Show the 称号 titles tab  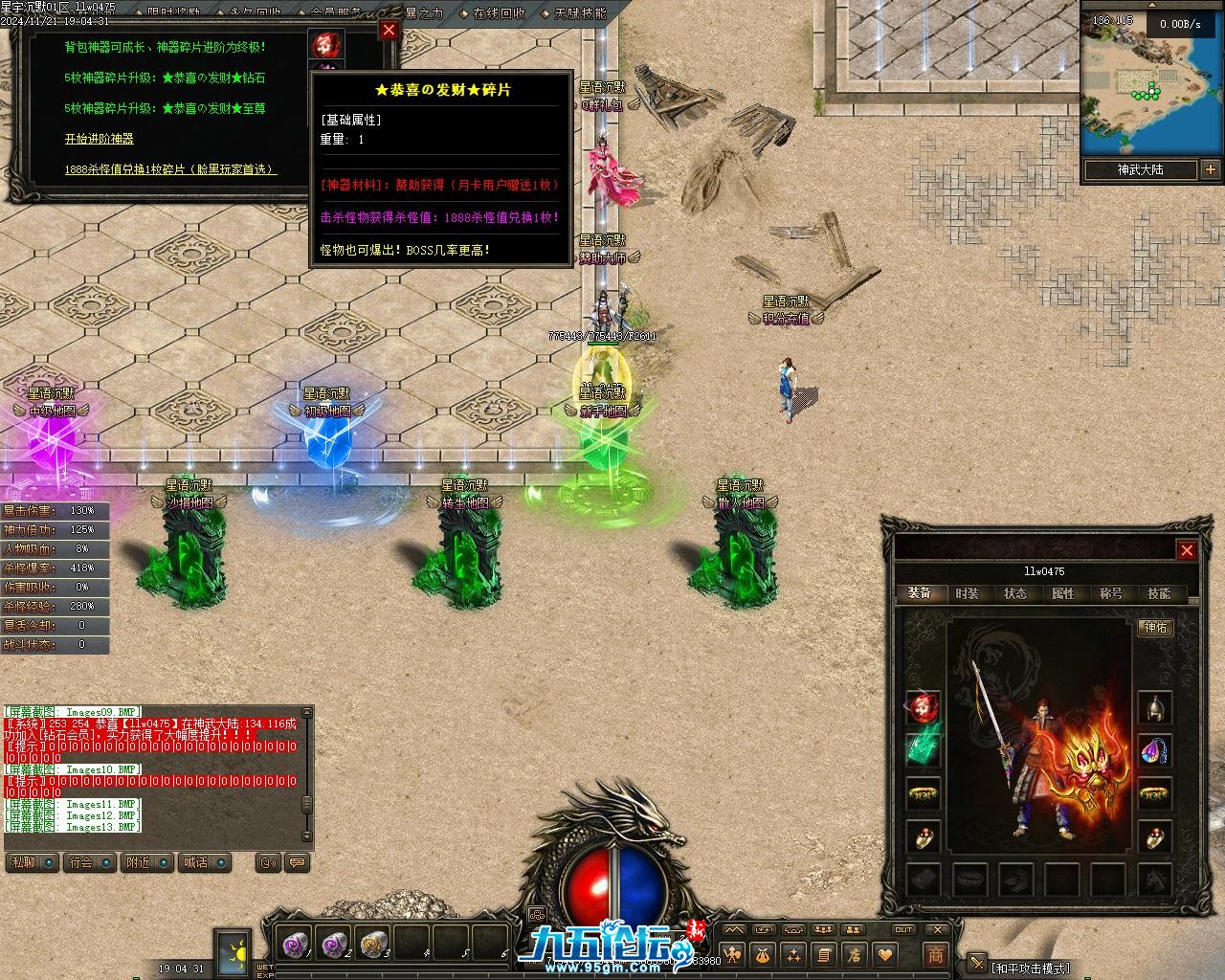[1110, 593]
